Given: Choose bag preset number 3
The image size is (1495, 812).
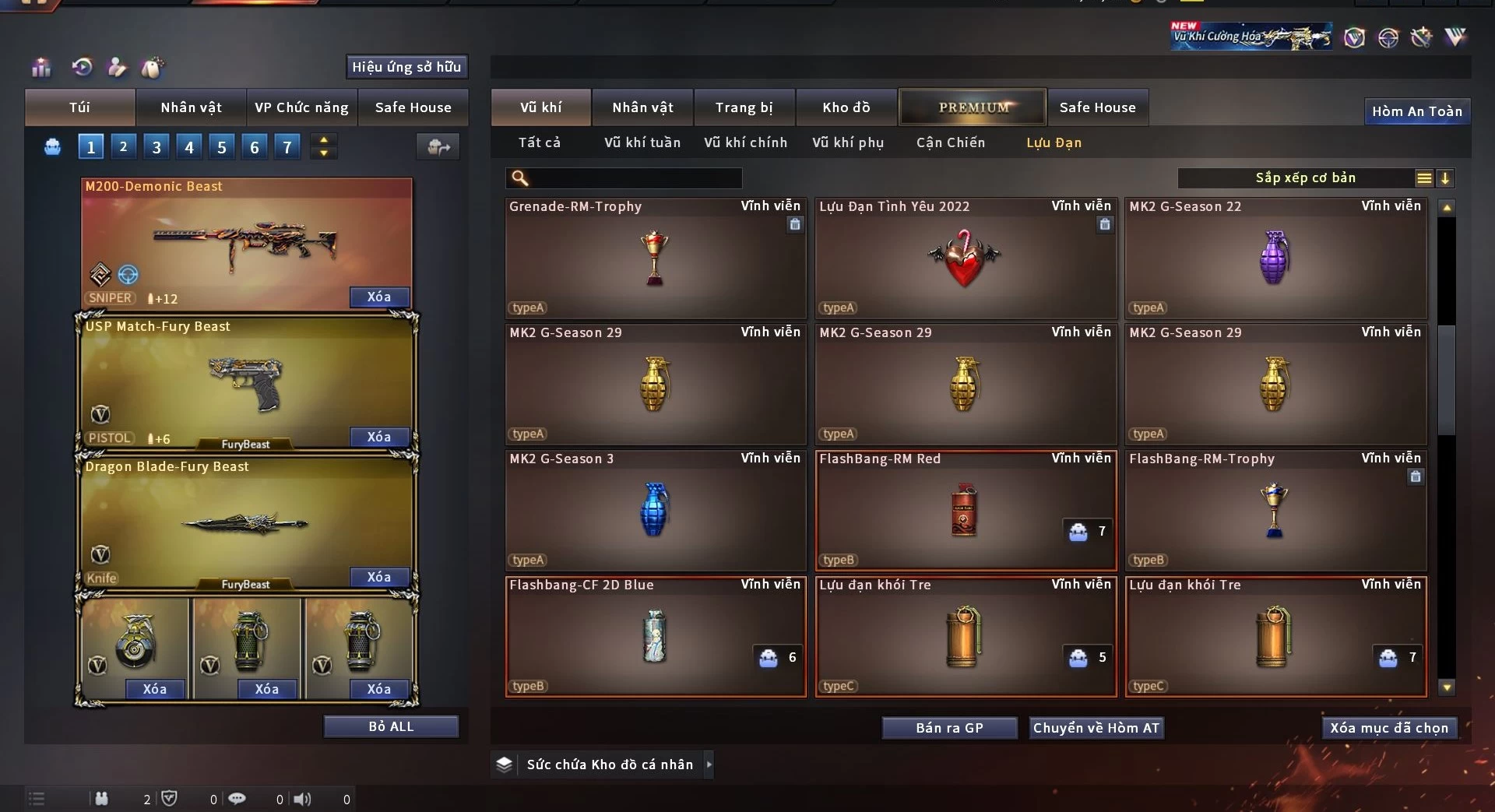Looking at the screenshot, I should (157, 146).
